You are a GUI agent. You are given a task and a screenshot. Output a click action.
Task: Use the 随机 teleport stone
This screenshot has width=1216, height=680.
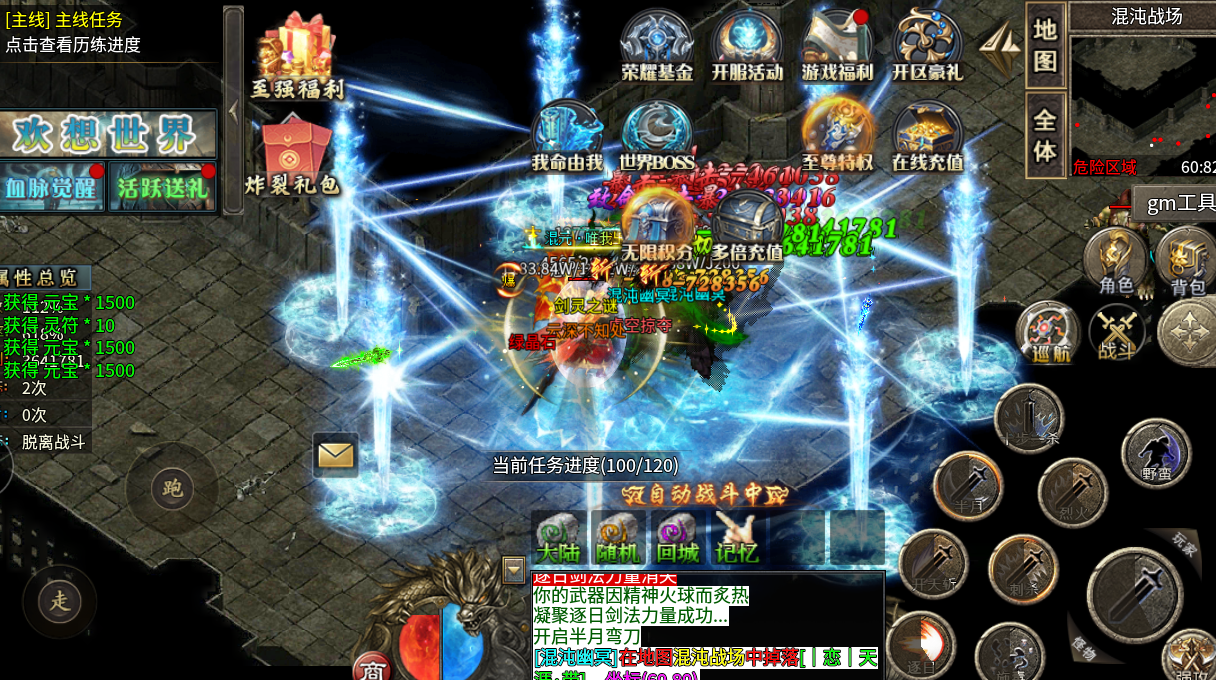pyautogui.click(x=618, y=537)
